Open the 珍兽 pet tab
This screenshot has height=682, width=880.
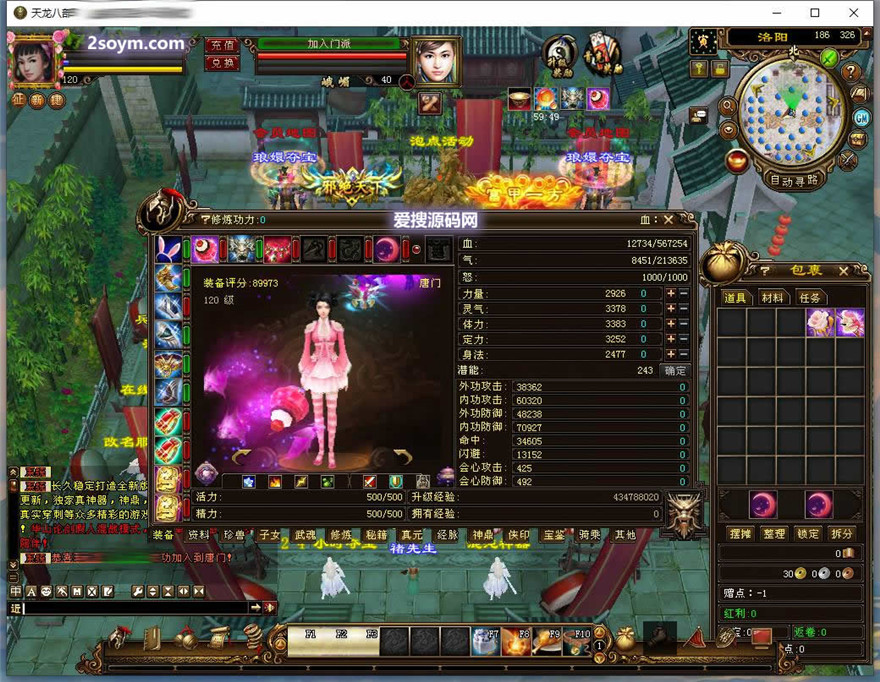(234, 535)
